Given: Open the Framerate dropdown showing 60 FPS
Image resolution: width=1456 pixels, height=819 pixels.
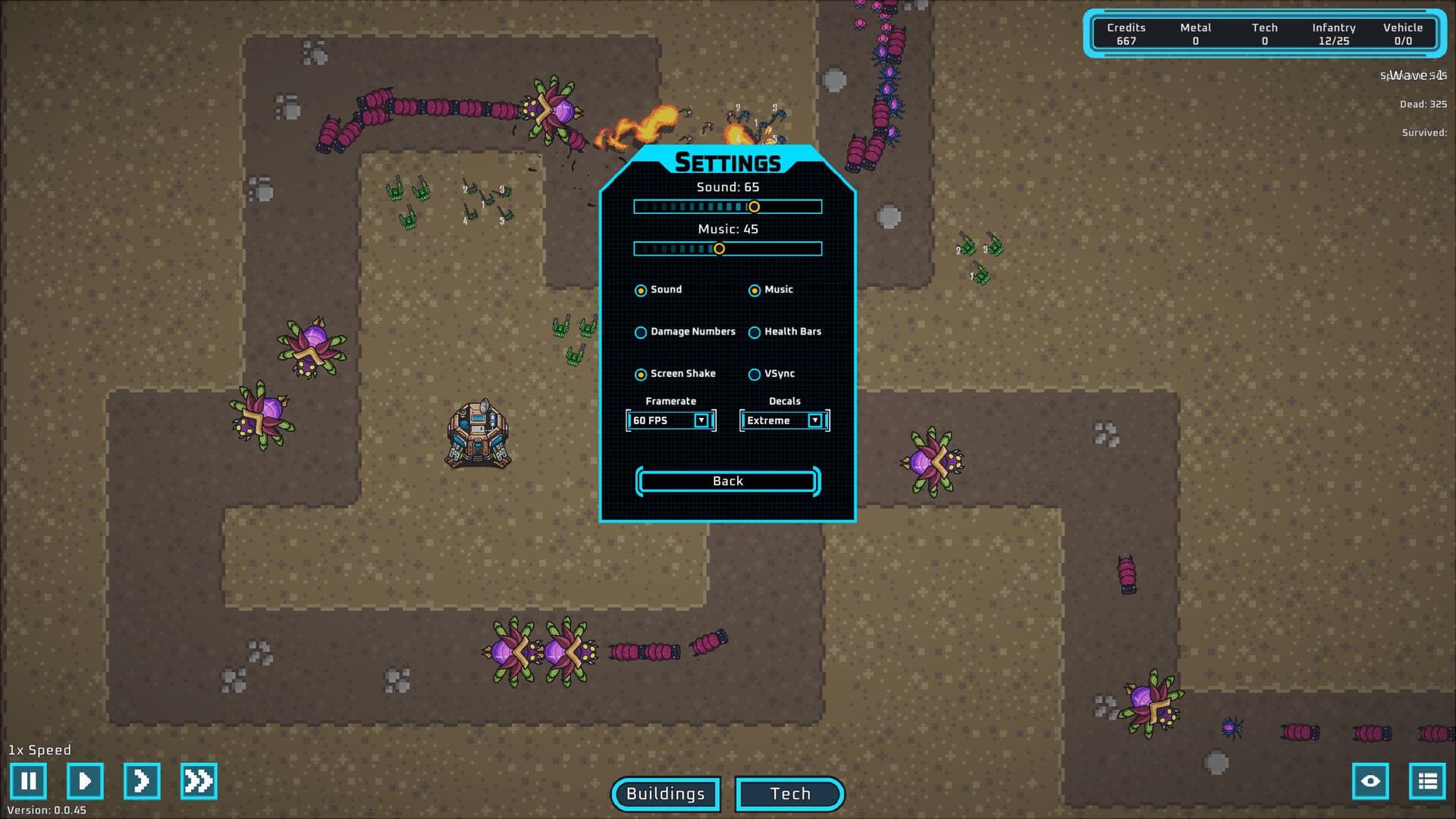Looking at the screenshot, I should 670,420.
